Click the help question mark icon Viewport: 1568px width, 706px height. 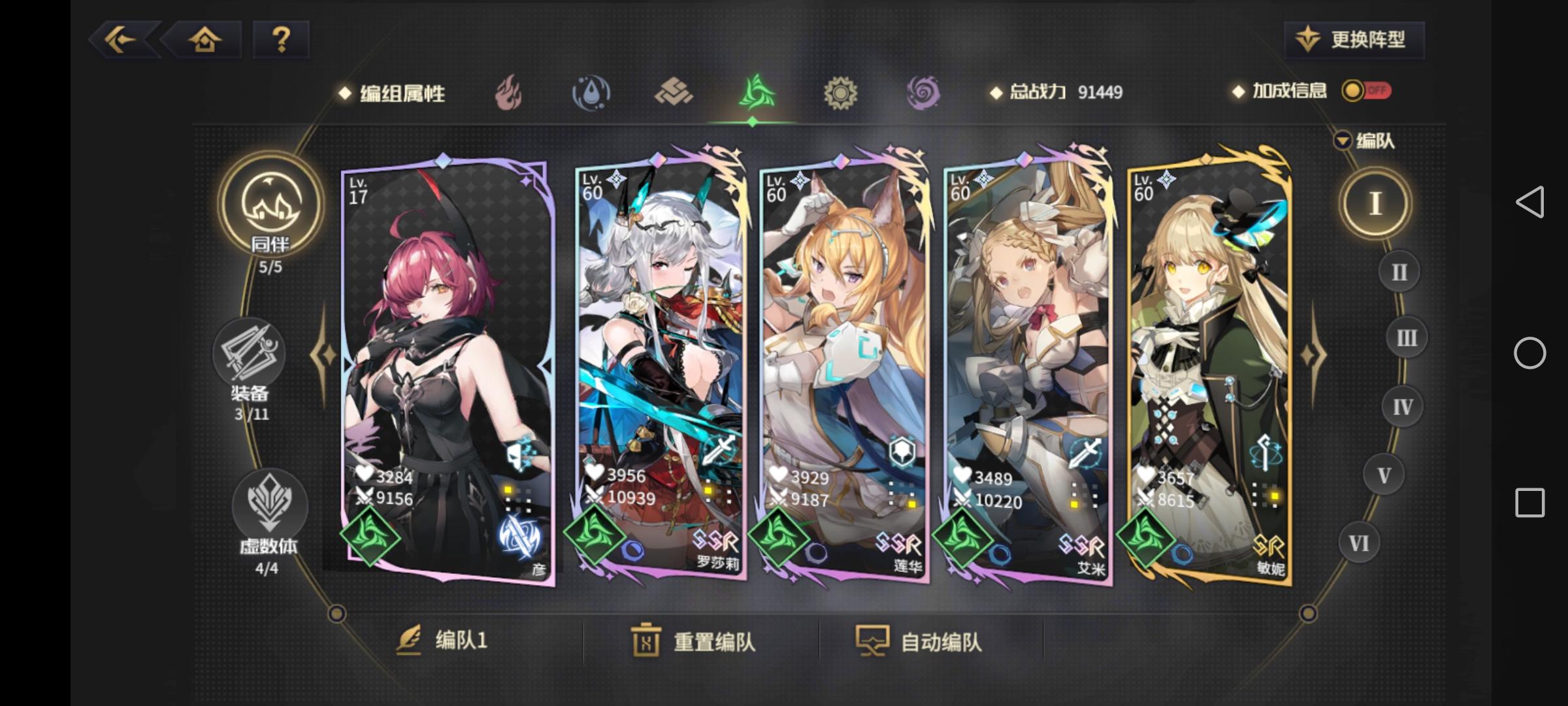click(x=282, y=41)
